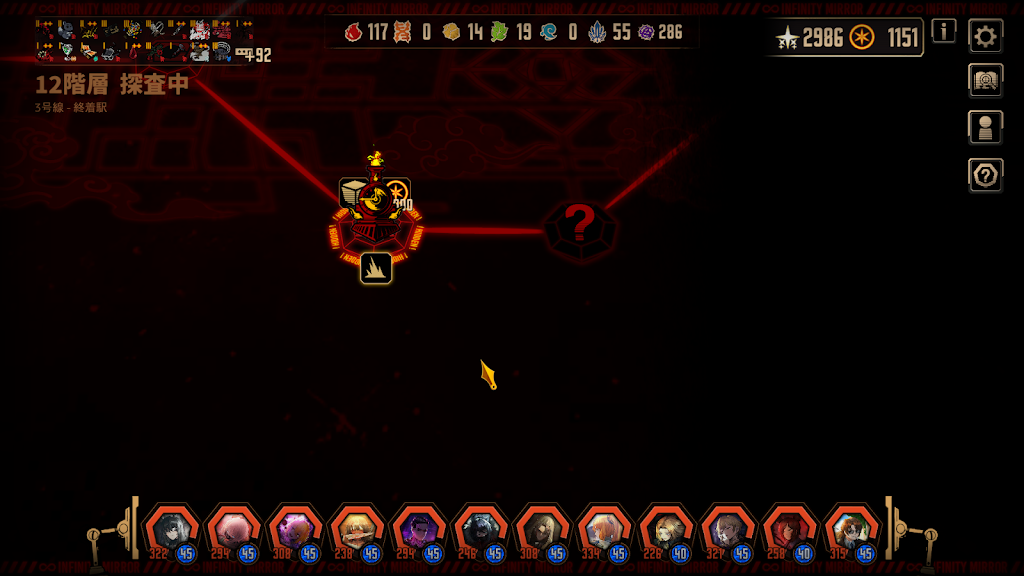Click the jagged spikes icon under the train
The image size is (1024, 576).
pos(376,267)
